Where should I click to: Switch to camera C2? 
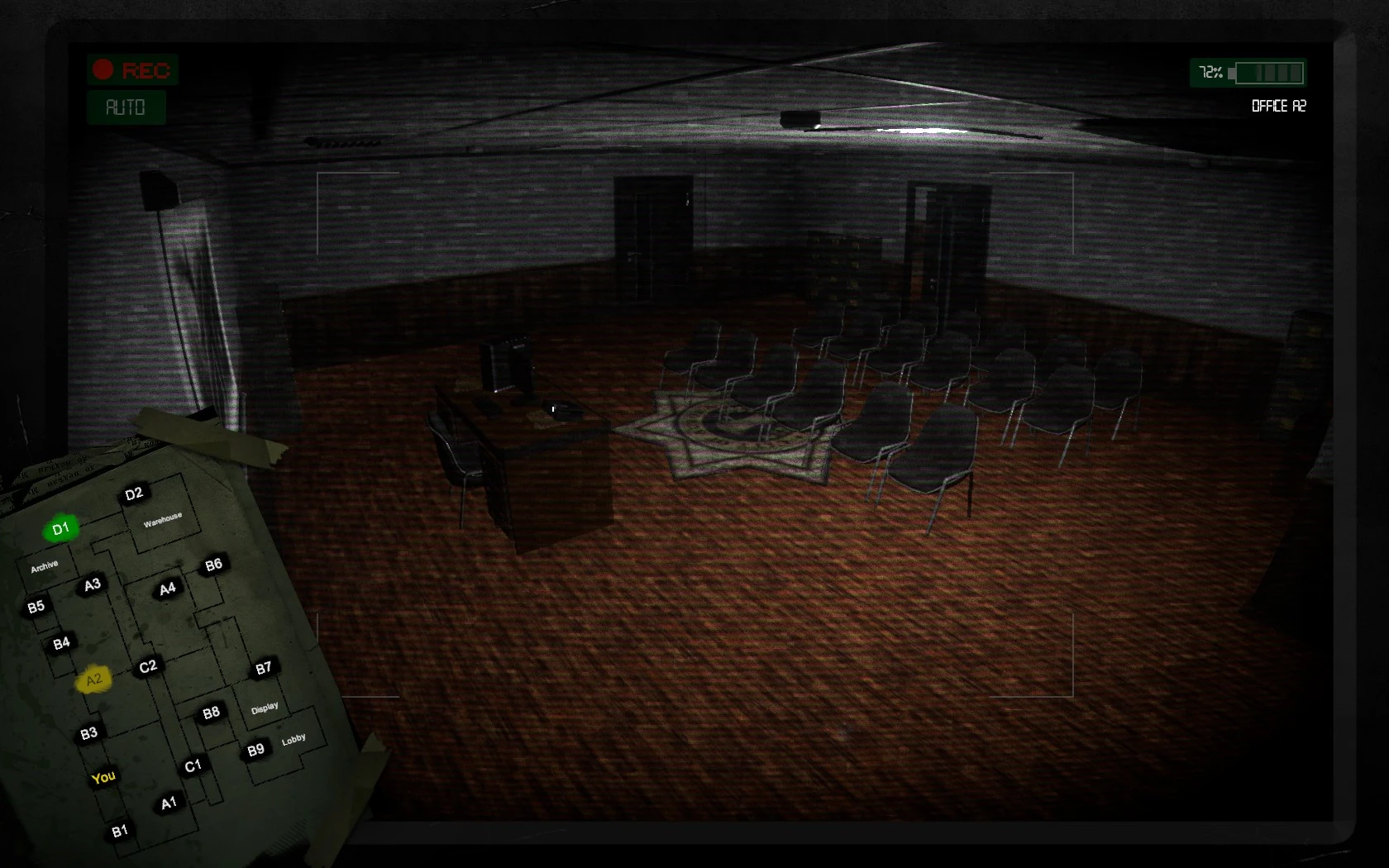147,665
